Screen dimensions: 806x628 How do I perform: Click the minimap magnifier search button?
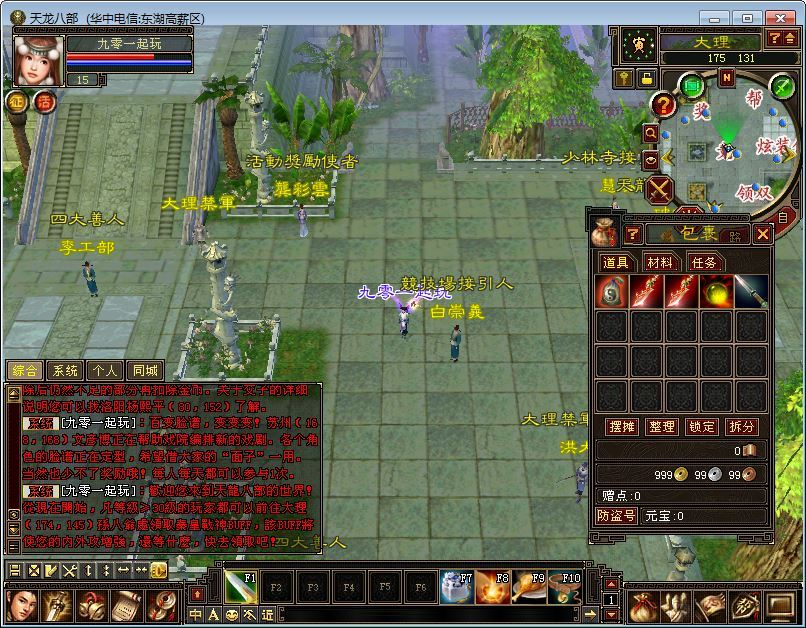coord(651,132)
